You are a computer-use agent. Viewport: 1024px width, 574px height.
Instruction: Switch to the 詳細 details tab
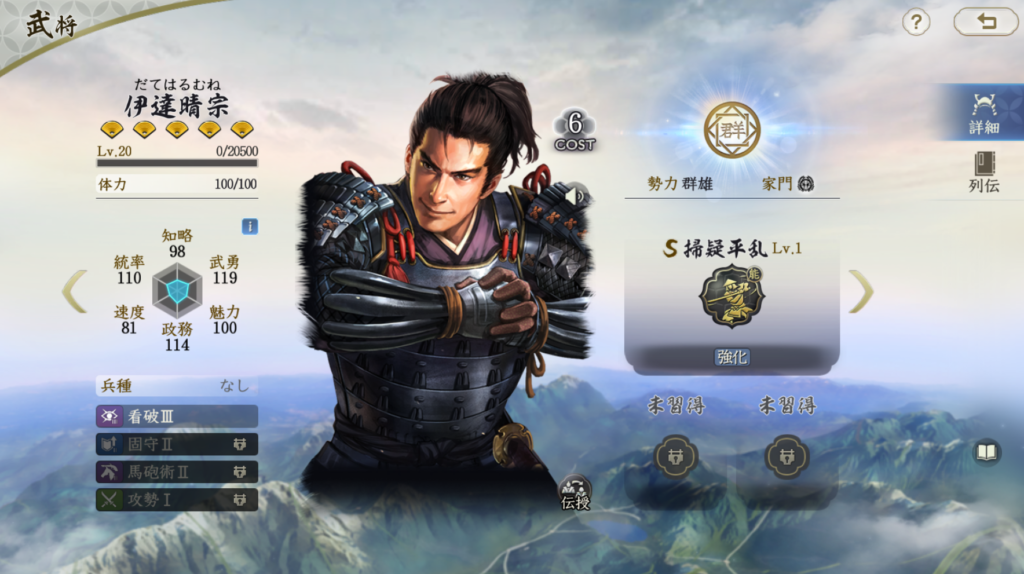983,113
